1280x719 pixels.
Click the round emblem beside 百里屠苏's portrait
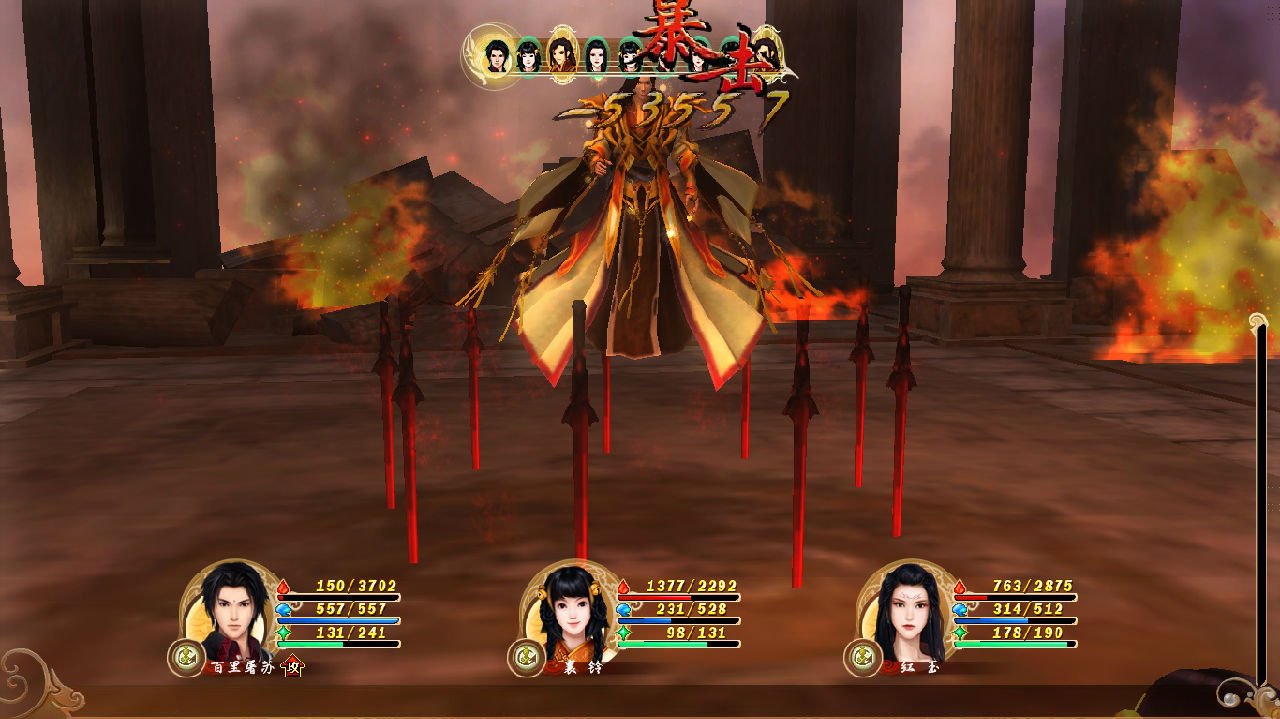click(186, 657)
